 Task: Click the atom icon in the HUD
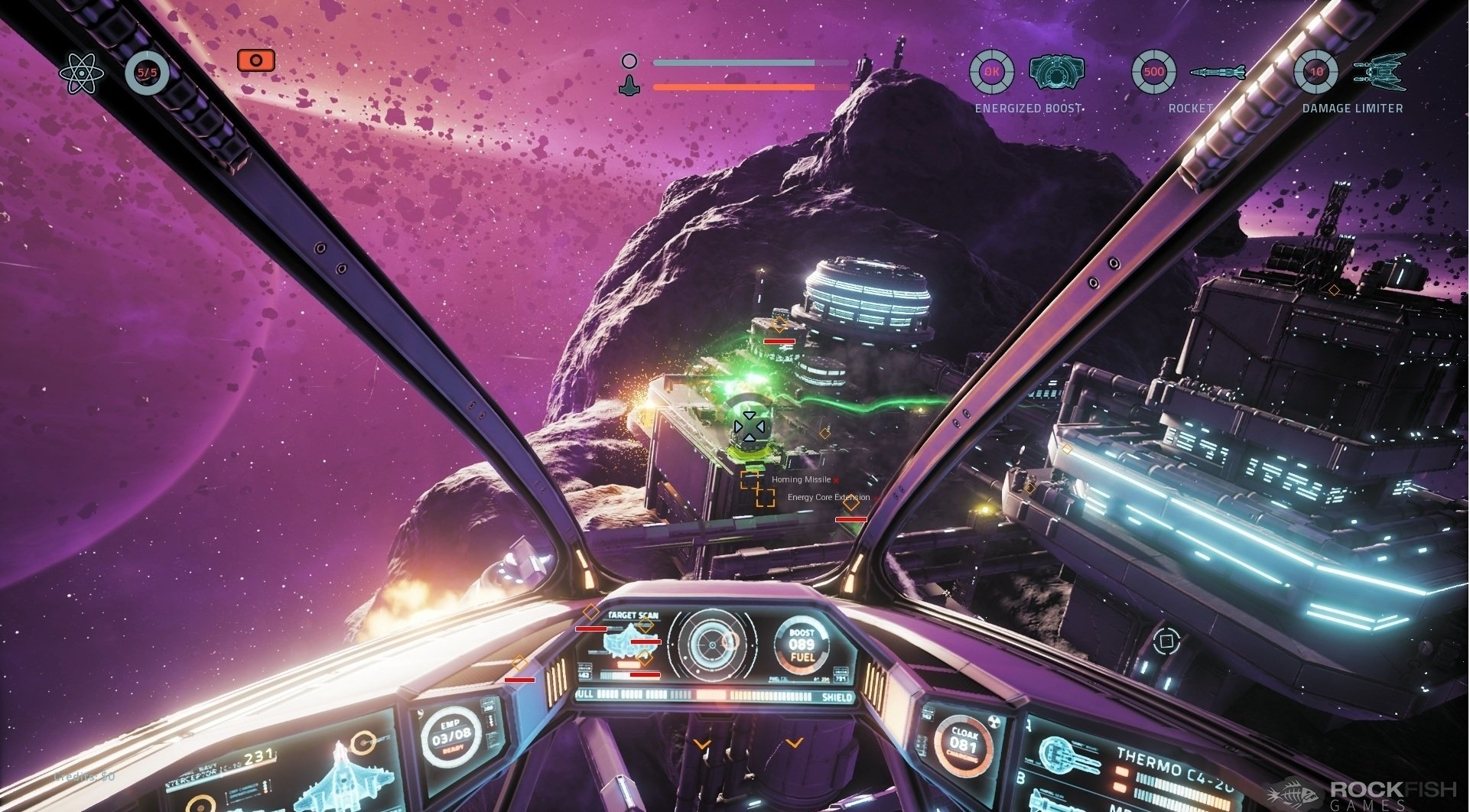pos(80,74)
